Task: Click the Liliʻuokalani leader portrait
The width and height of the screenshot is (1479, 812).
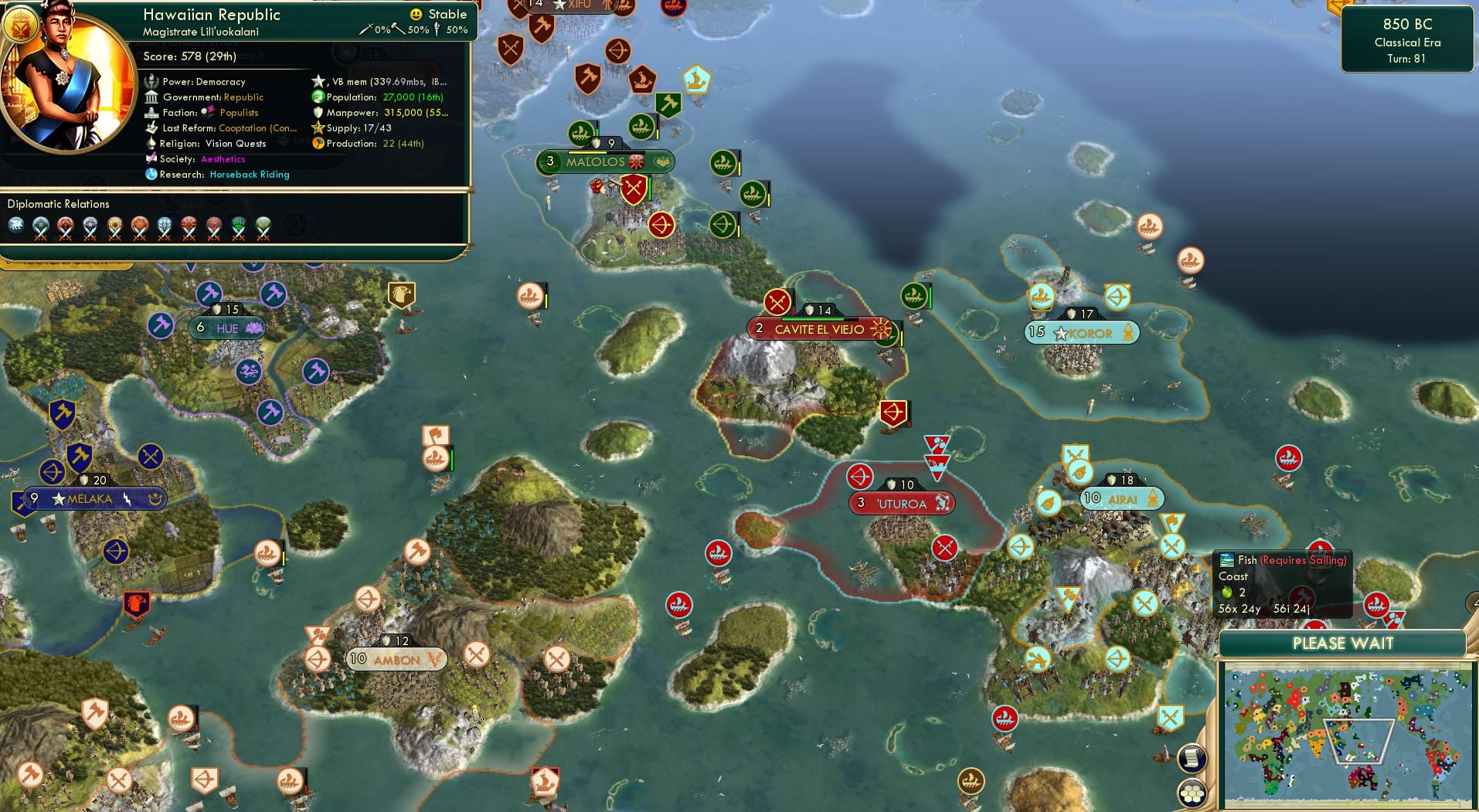Action: [x=66, y=77]
